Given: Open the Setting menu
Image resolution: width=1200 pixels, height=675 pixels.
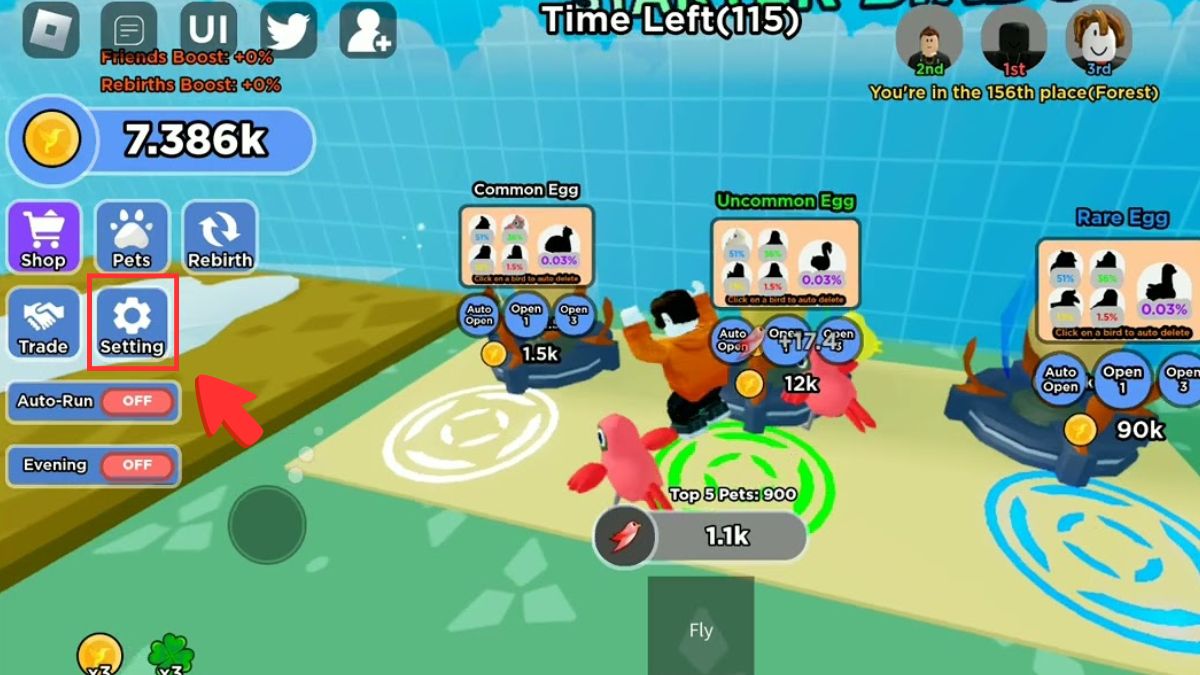Looking at the screenshot, I should tap(131, 324).
